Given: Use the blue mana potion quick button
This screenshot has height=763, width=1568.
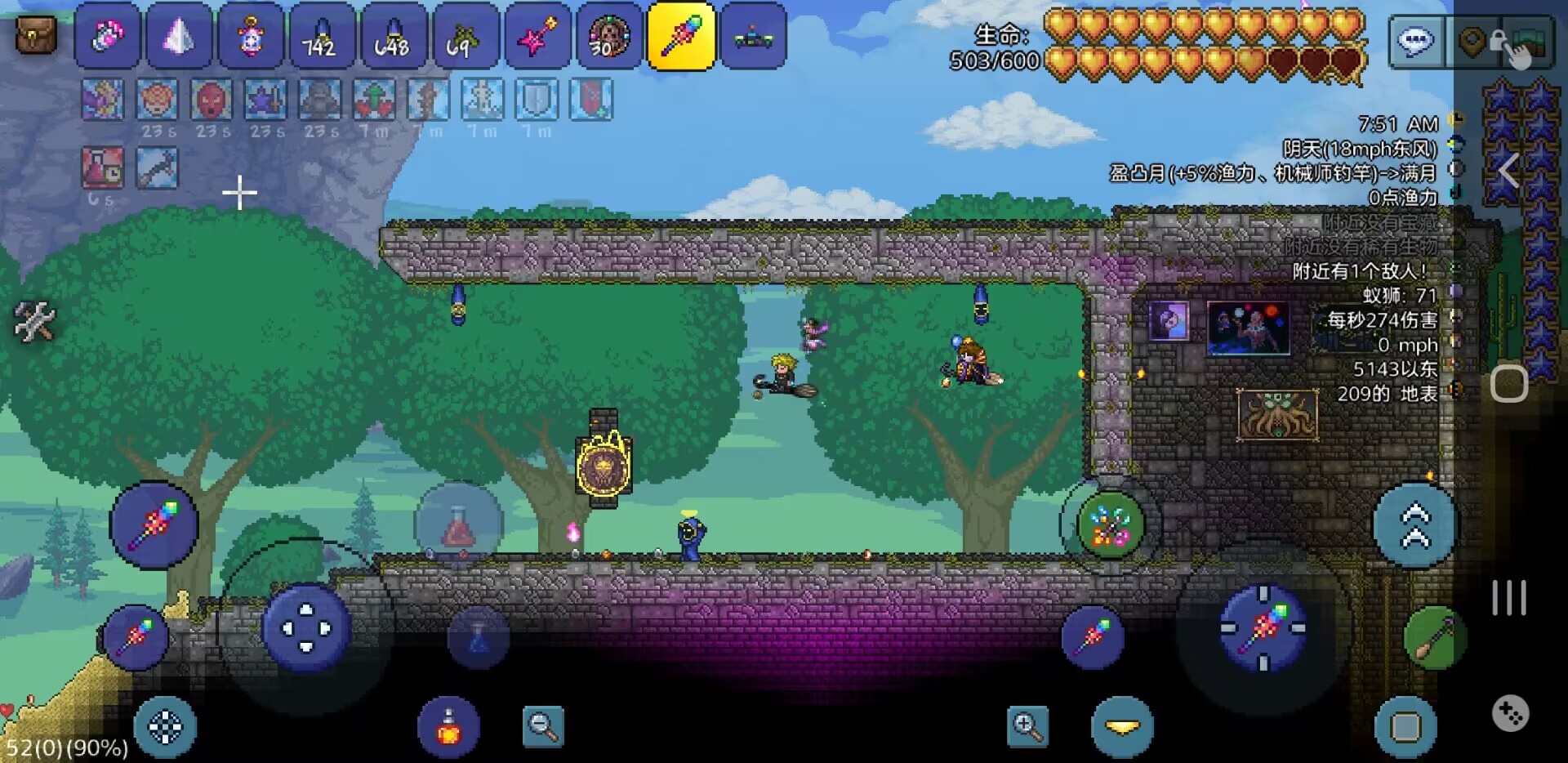Looking at the screenshot, I should (x=479, y=637).
